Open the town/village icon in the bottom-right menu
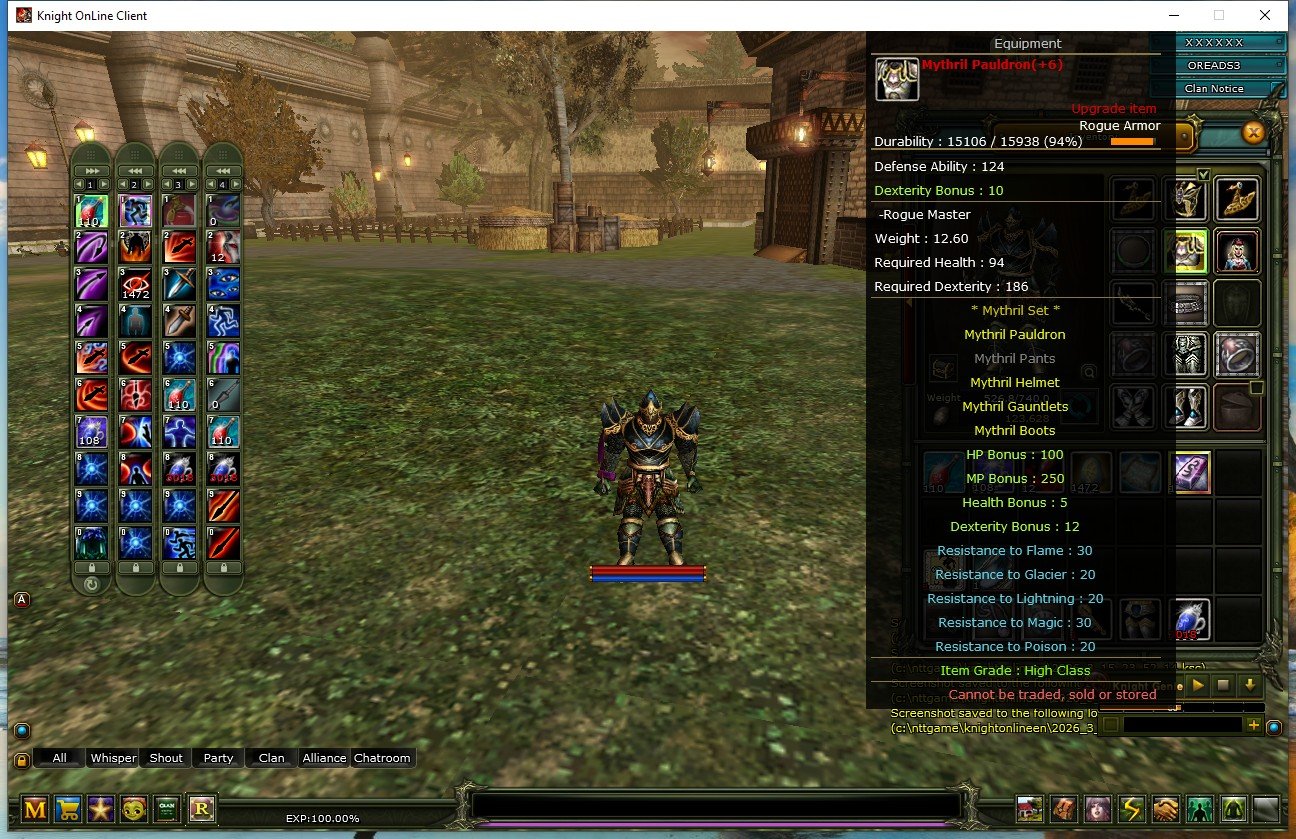The image size is (1296, 839). [1029, 810]
